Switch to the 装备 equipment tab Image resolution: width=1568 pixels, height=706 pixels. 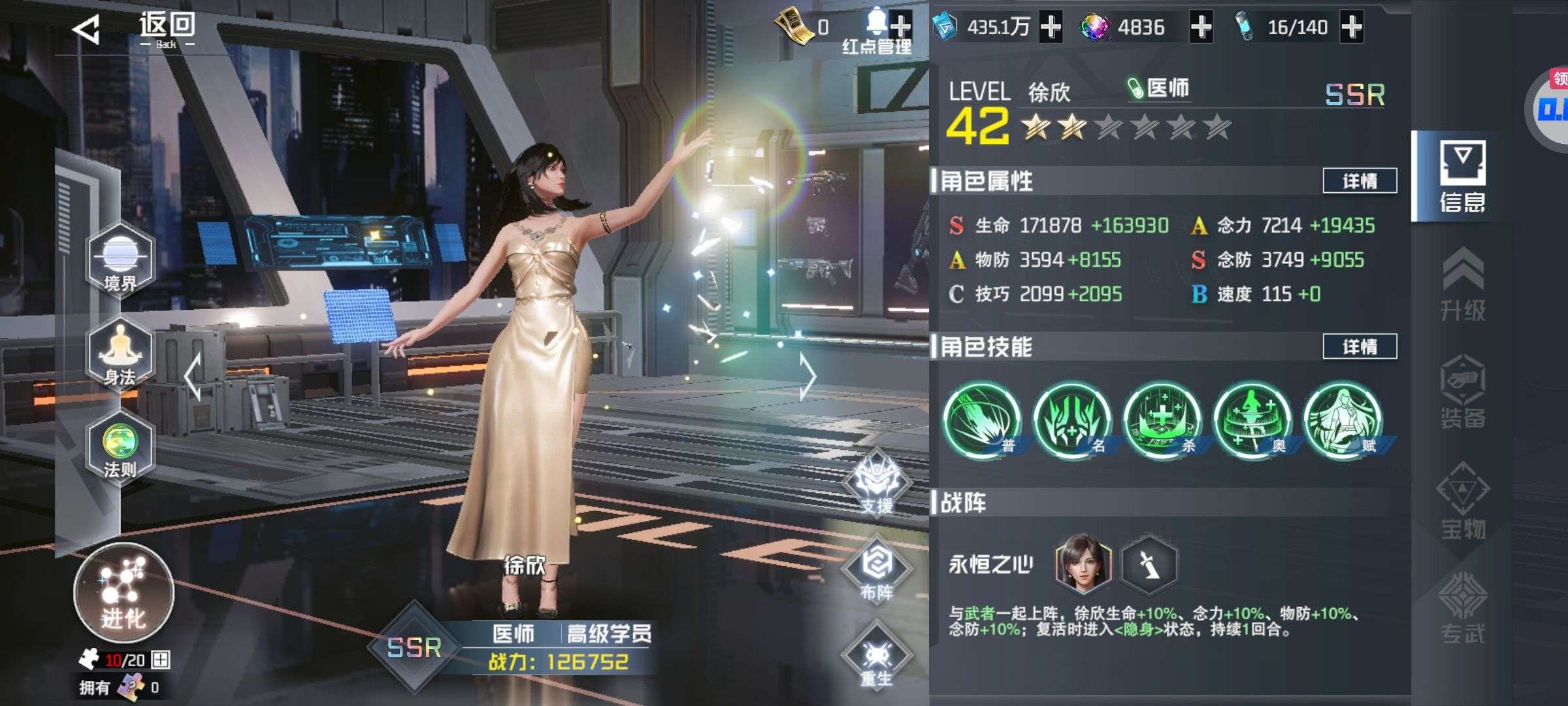(1463, 392)
